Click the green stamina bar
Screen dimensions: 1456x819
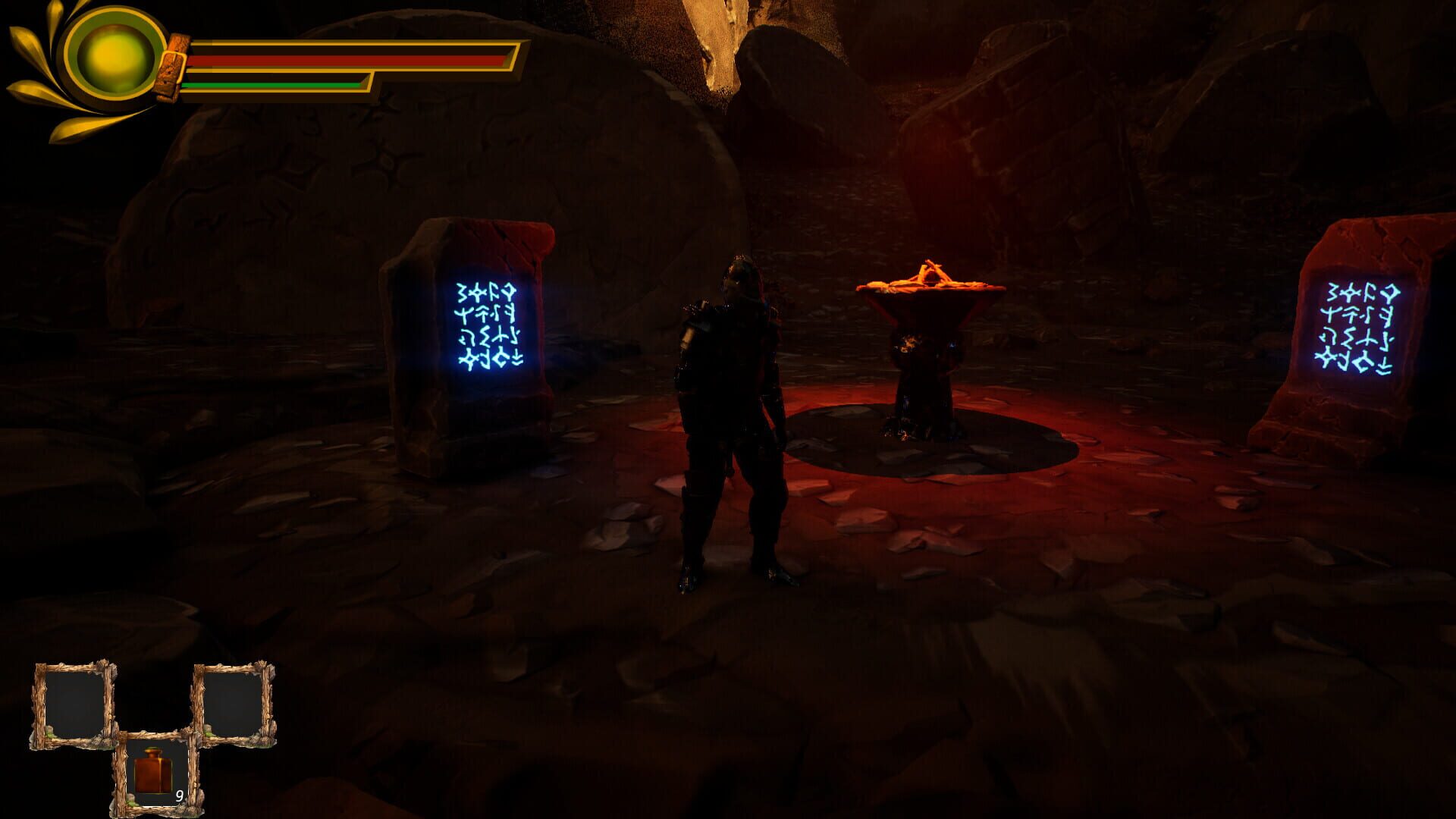click(273, 86)
